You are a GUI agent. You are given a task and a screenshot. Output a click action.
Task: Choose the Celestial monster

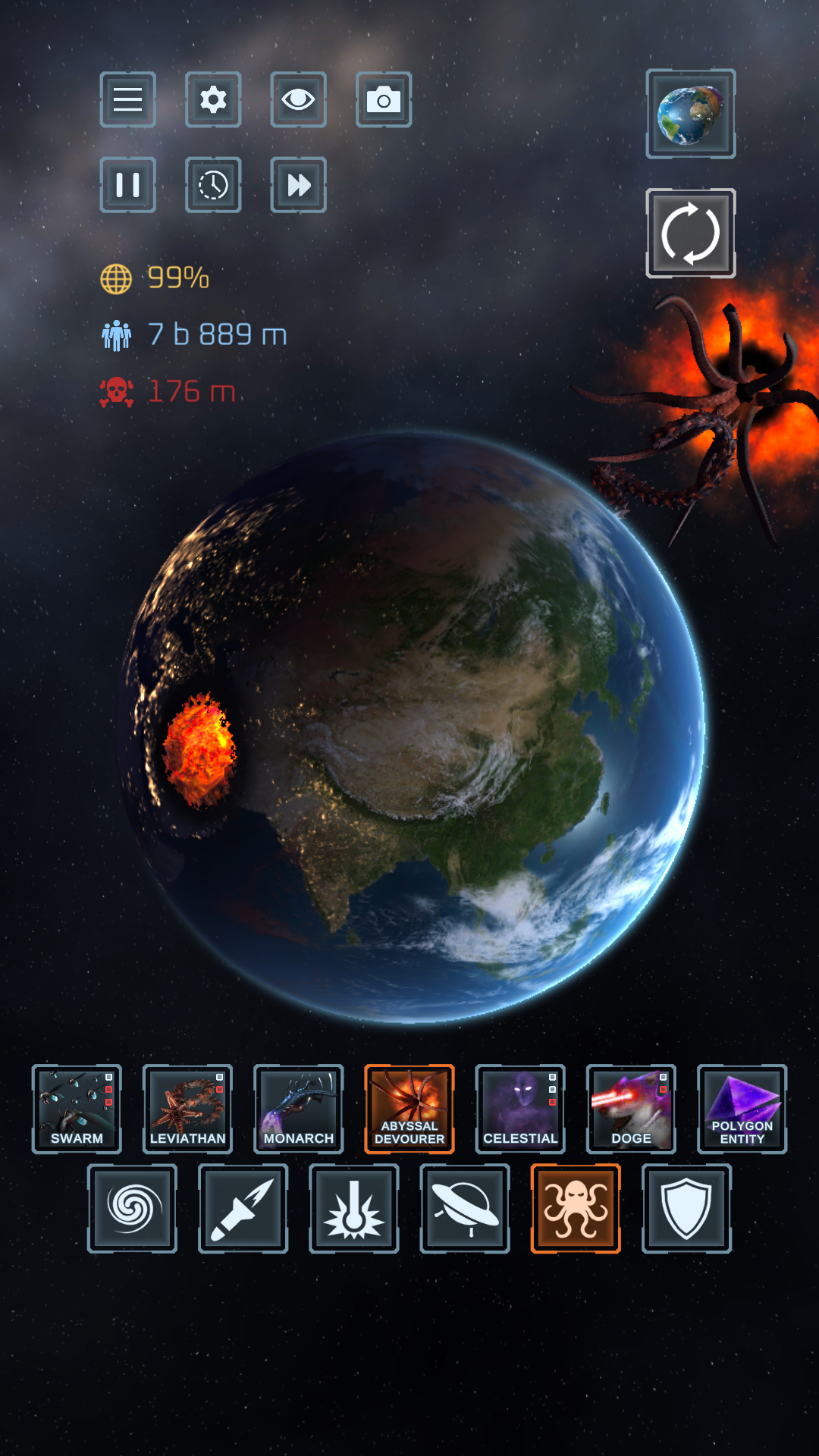(520, 1109)
